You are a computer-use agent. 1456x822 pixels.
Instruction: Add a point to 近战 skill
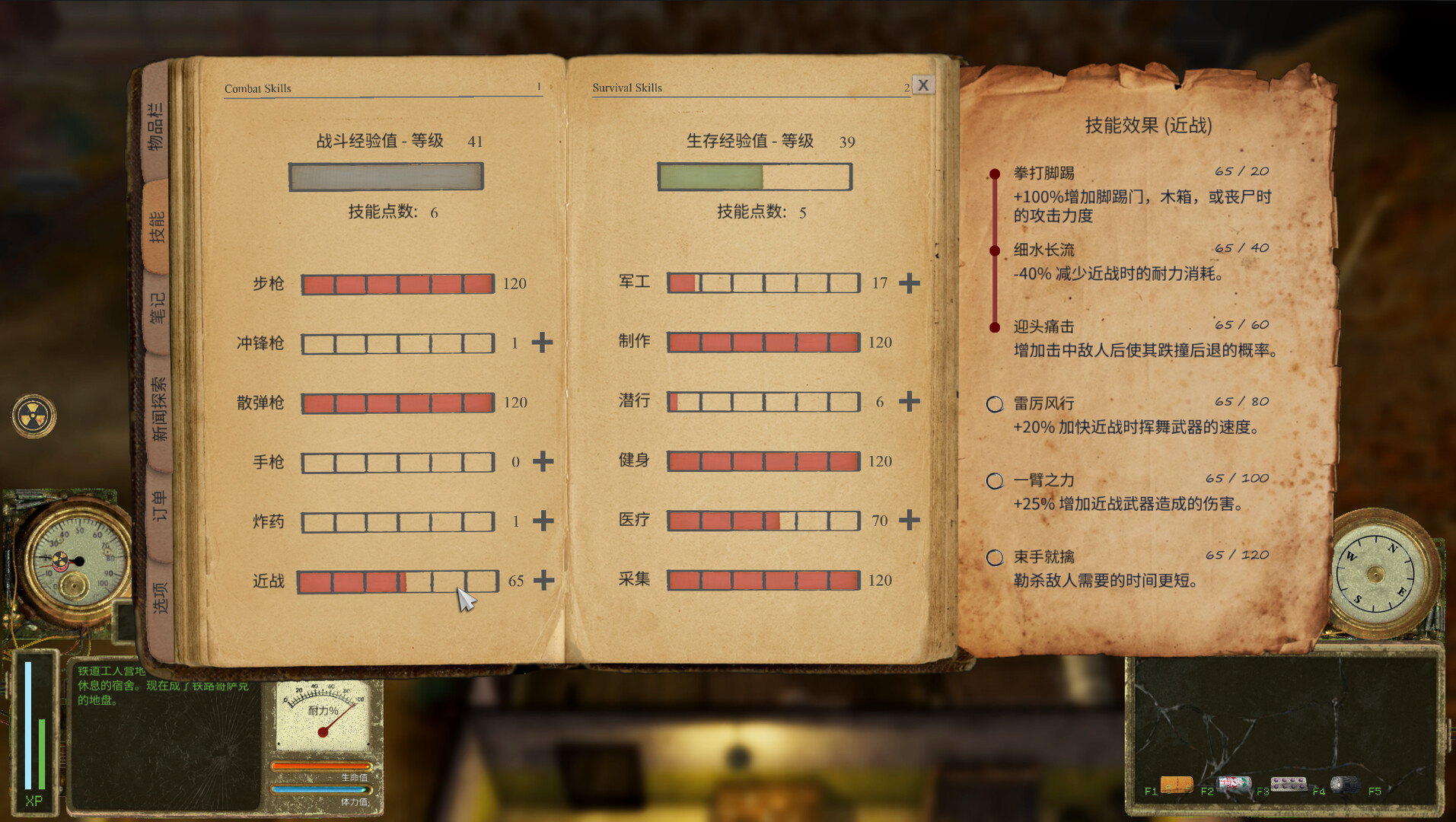(543, 580)
